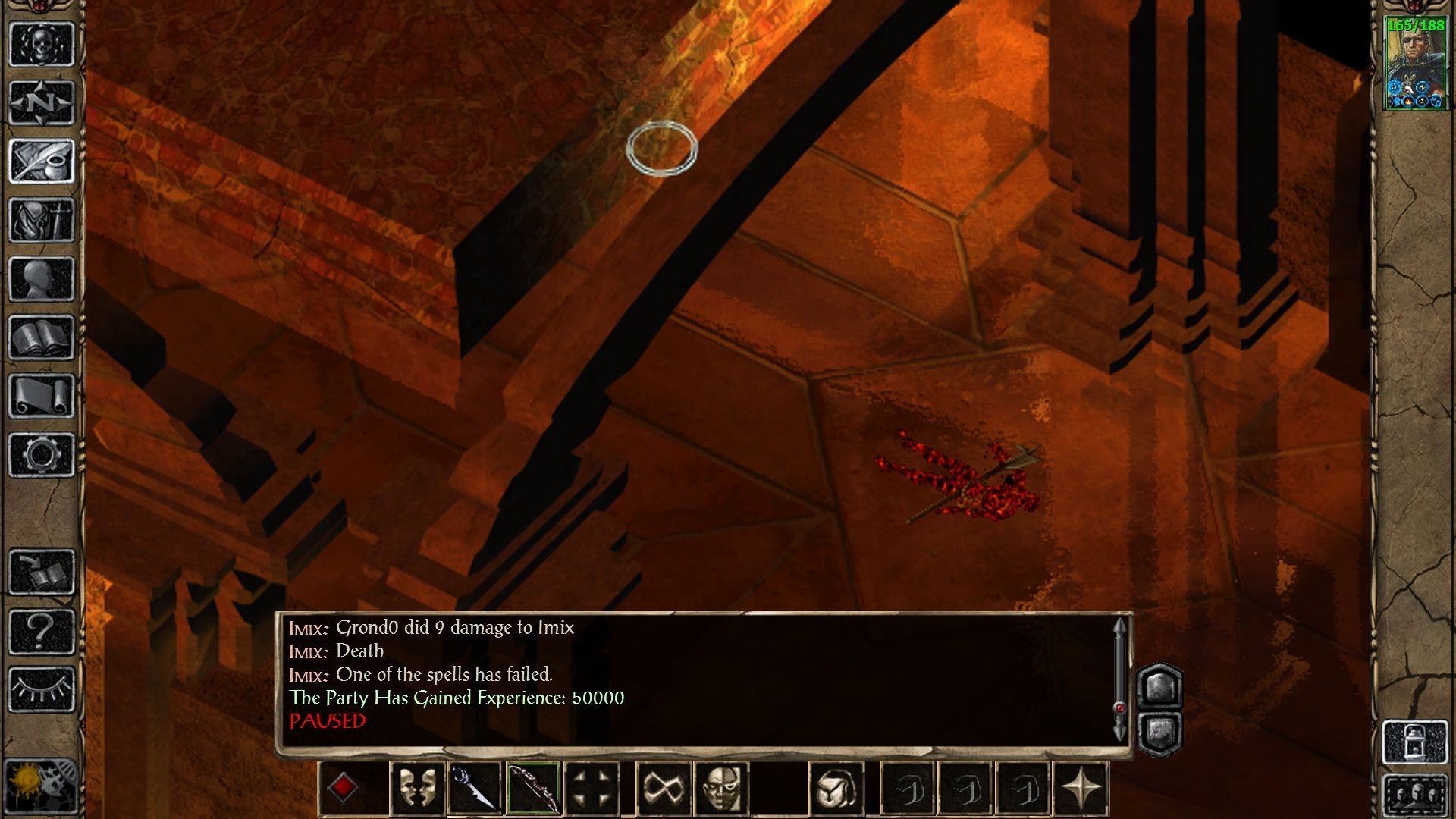Open the area map with the compass button
Screen dimensions: 1456x819
click(x=42, y=102)
